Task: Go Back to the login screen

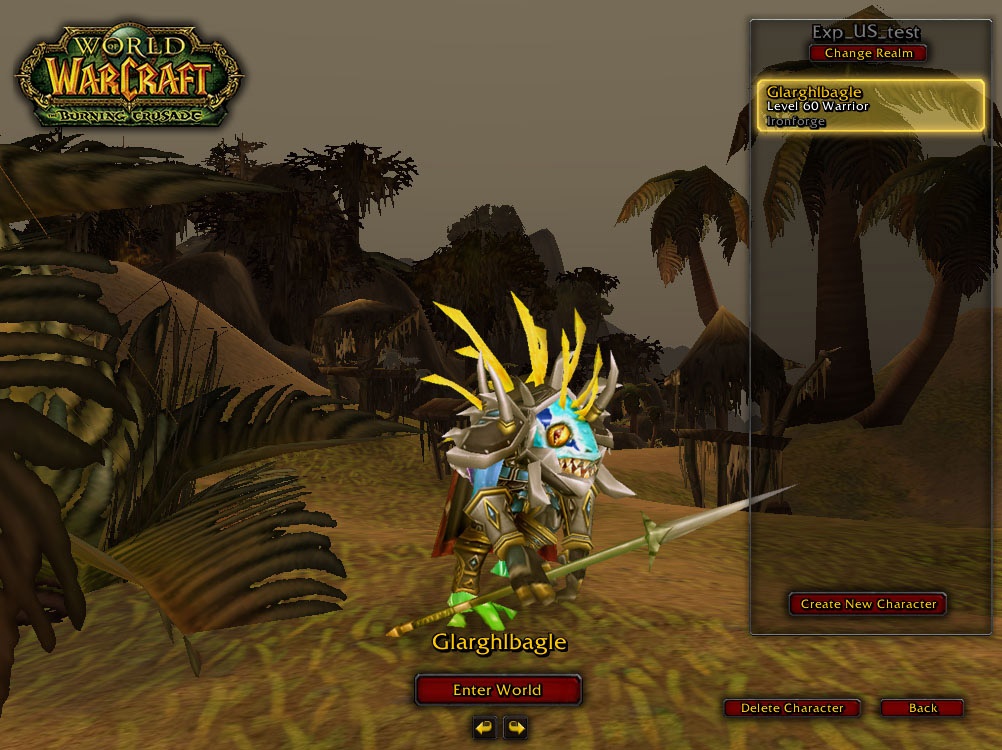Action: (922, 708)
